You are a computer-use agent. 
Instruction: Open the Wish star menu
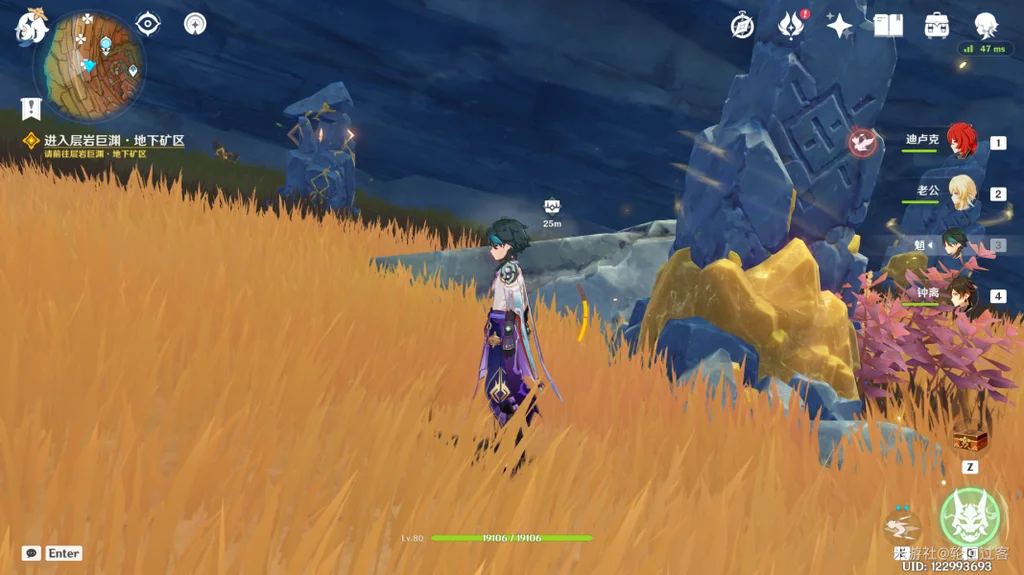[839, 26]
